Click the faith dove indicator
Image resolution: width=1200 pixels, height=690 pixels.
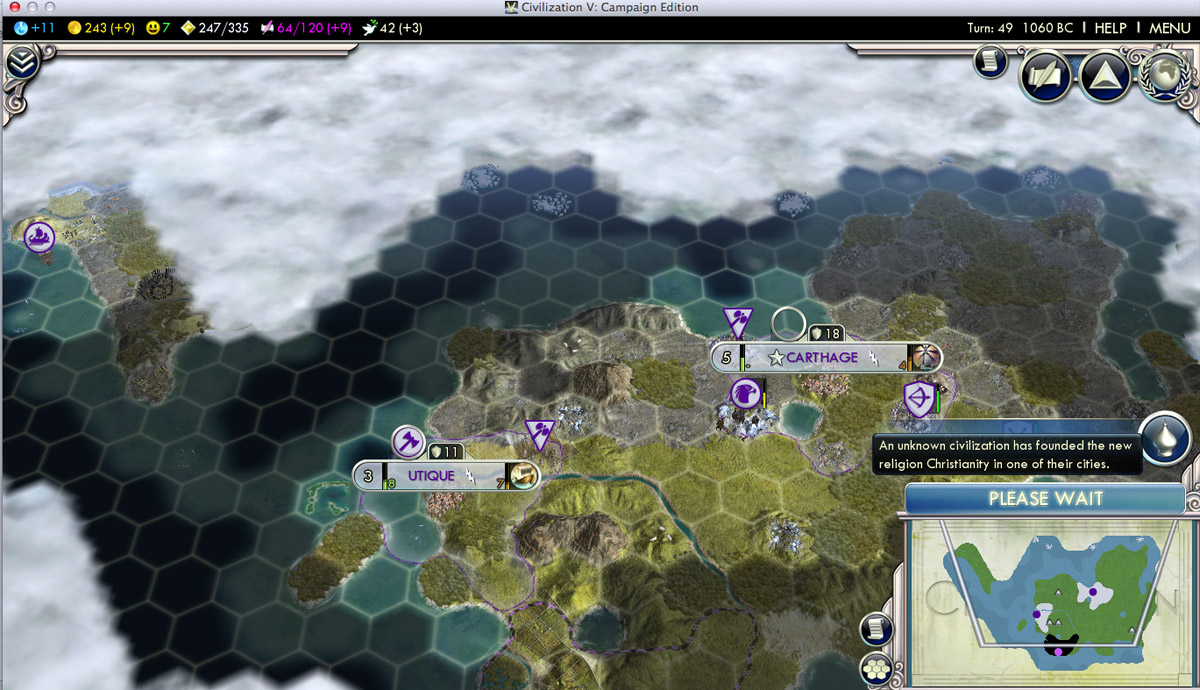(394, 28)
